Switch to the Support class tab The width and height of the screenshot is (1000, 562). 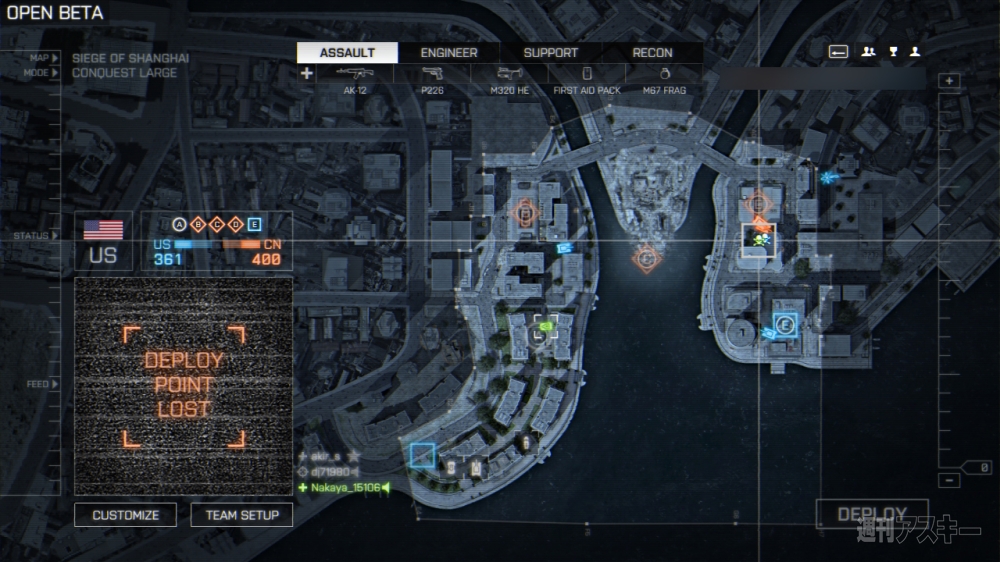point(551,53)
